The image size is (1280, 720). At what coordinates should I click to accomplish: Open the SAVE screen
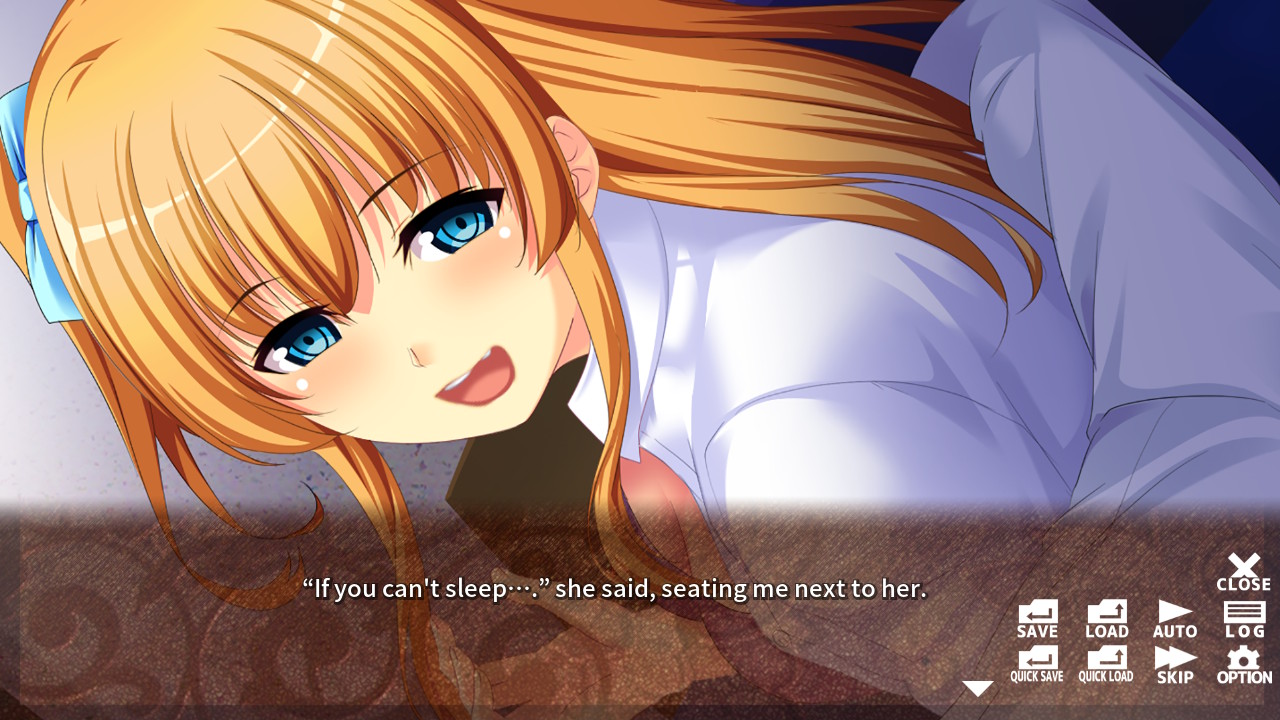tap(1038, 615)
